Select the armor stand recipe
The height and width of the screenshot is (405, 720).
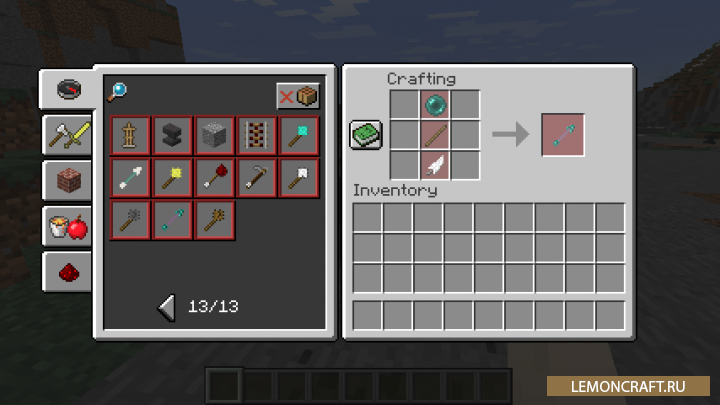click(131, 135)
